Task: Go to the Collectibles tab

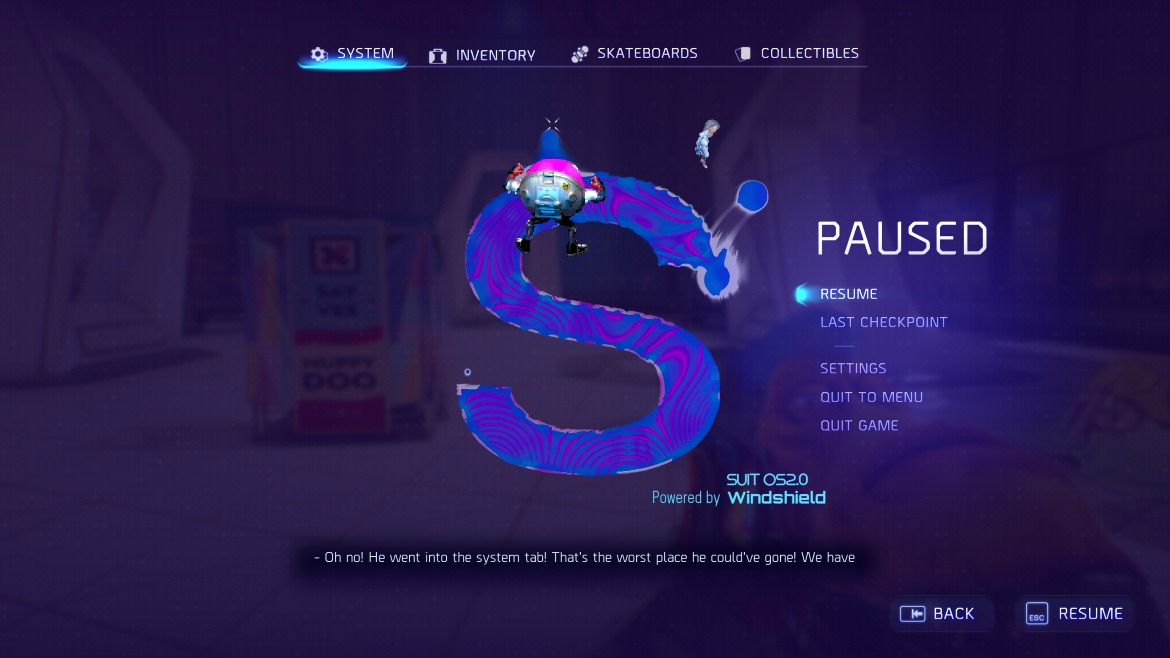Action: click(x=797, y=54)
